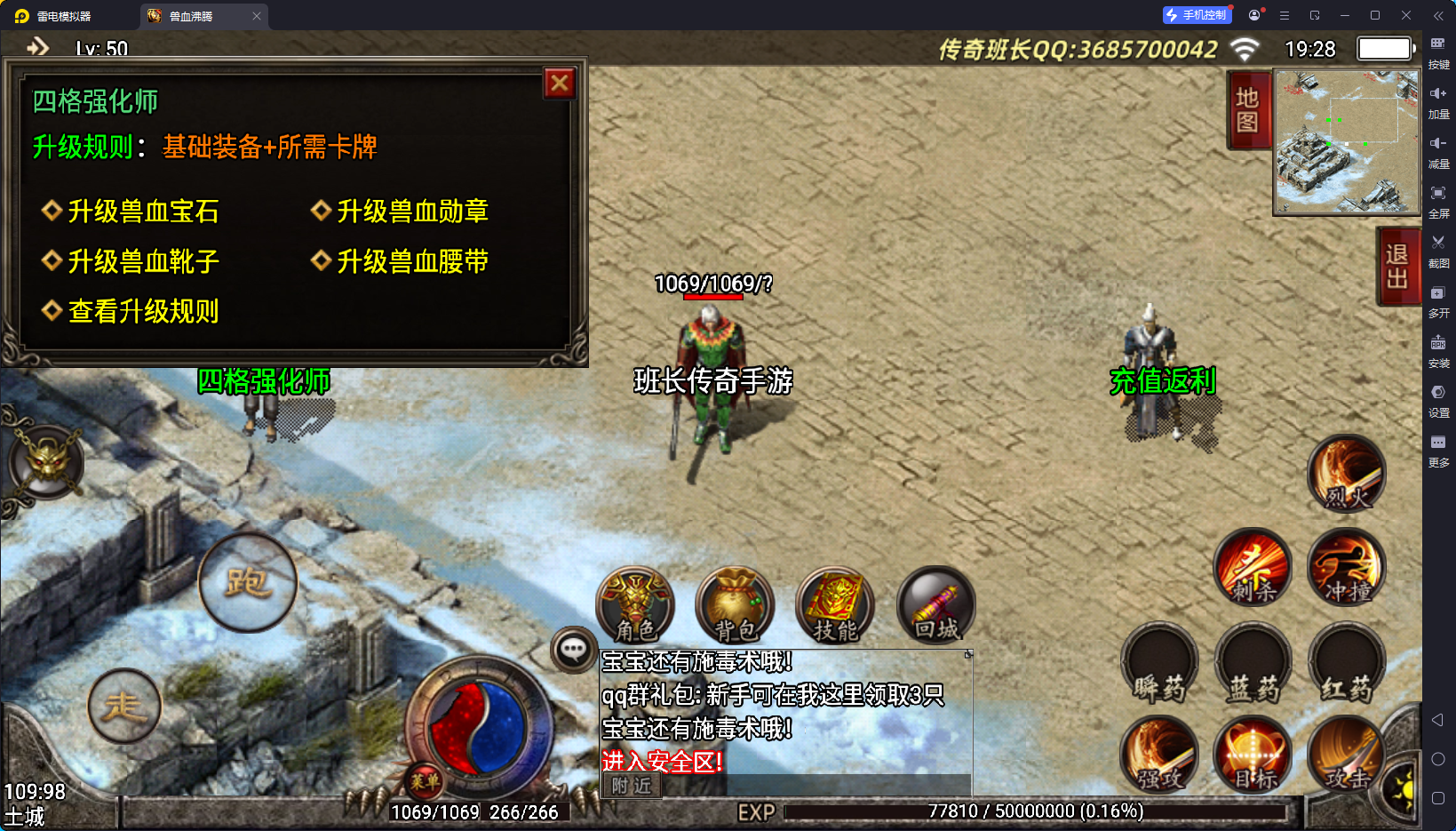Toggle the 跑 run button

(x=247, y=582)
